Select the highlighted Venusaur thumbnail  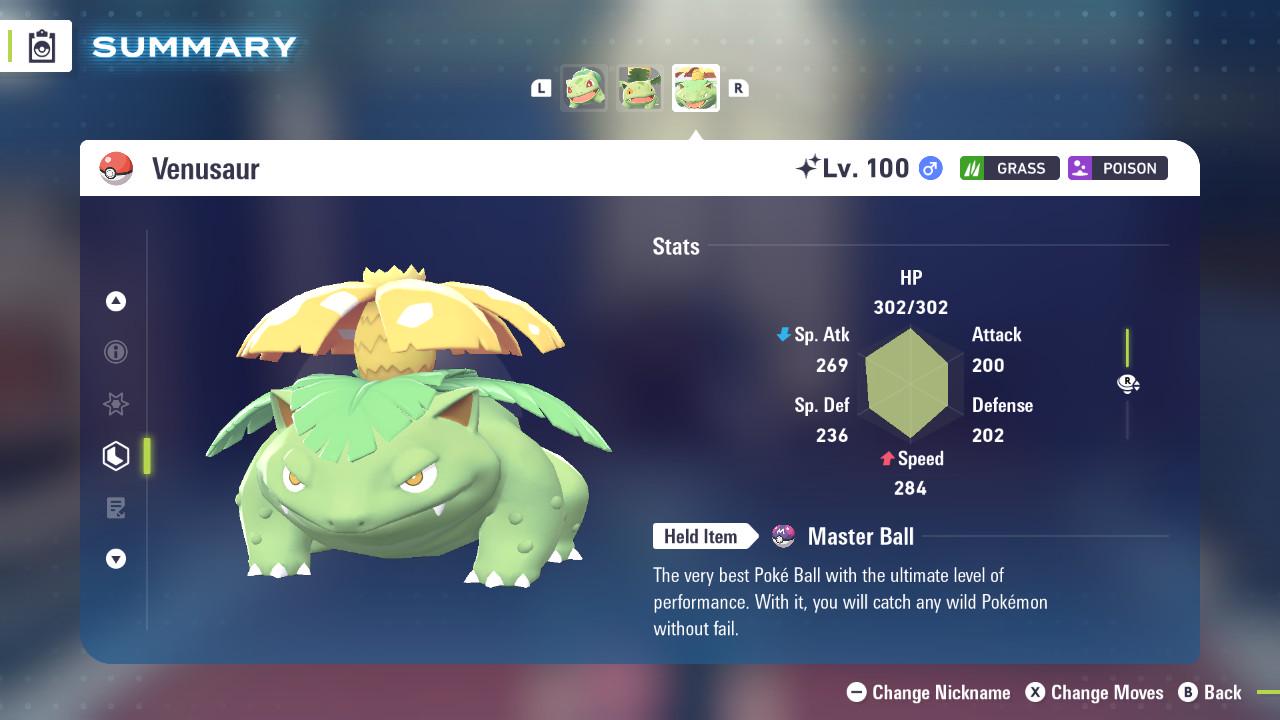pos(695,88)
